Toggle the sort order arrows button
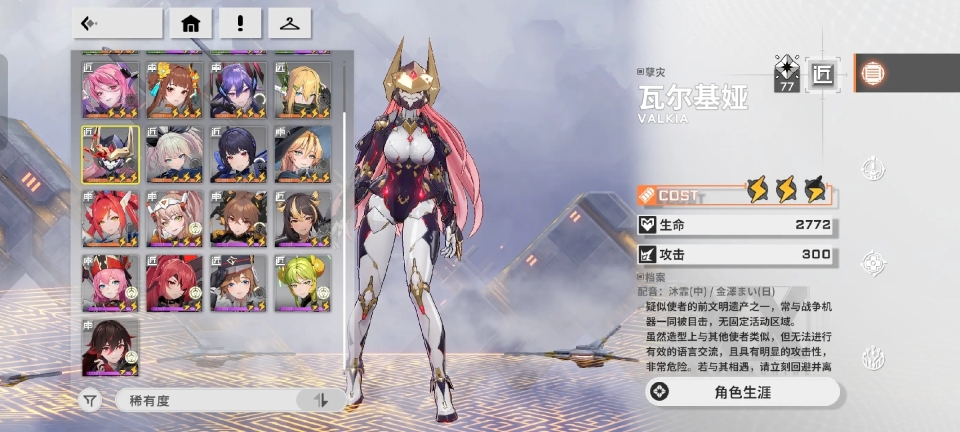This screenshot has height=432, width=960. pos(321,400)
